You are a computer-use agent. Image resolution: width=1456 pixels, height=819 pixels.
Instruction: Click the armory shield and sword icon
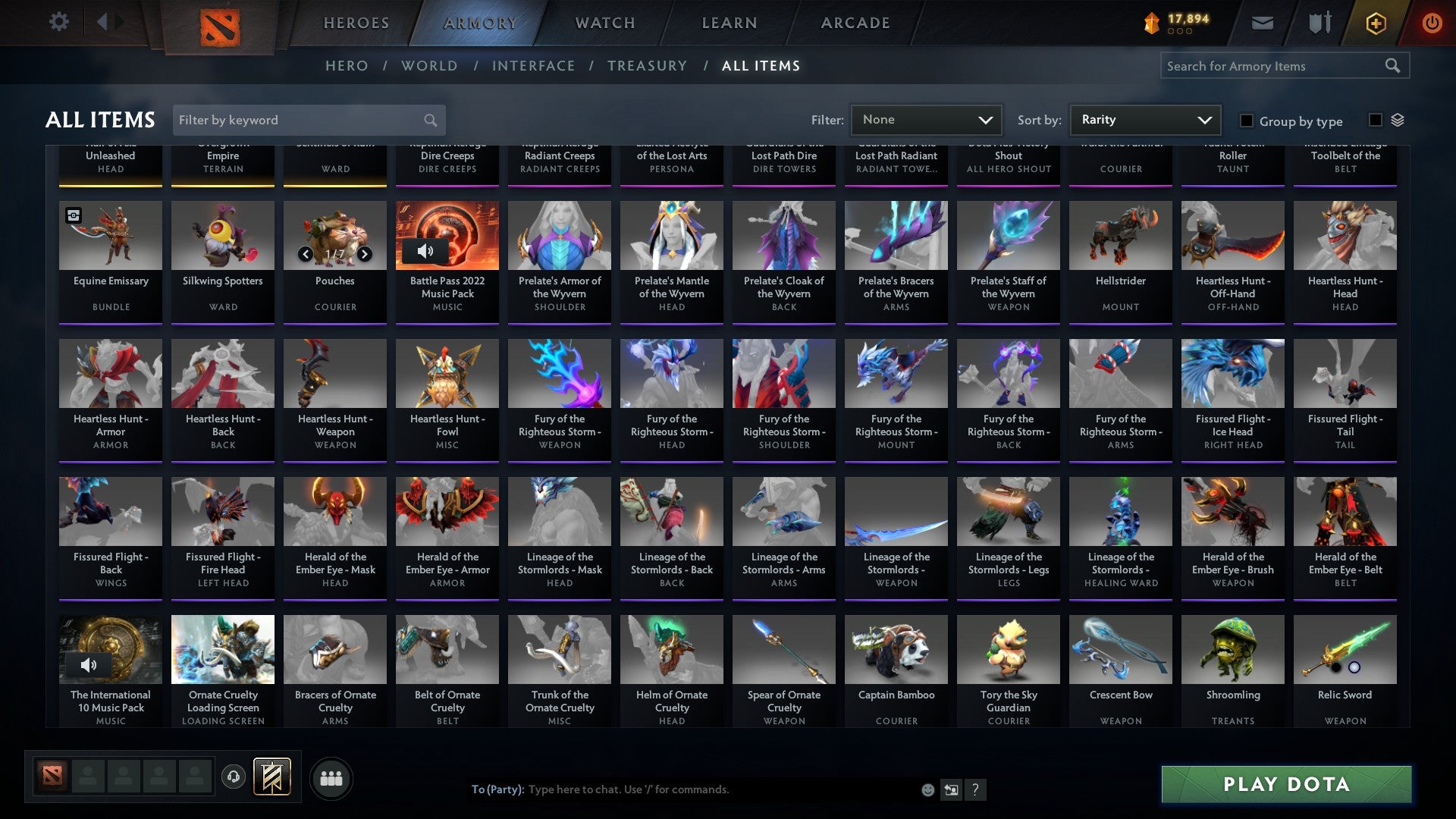point(1319,23)
